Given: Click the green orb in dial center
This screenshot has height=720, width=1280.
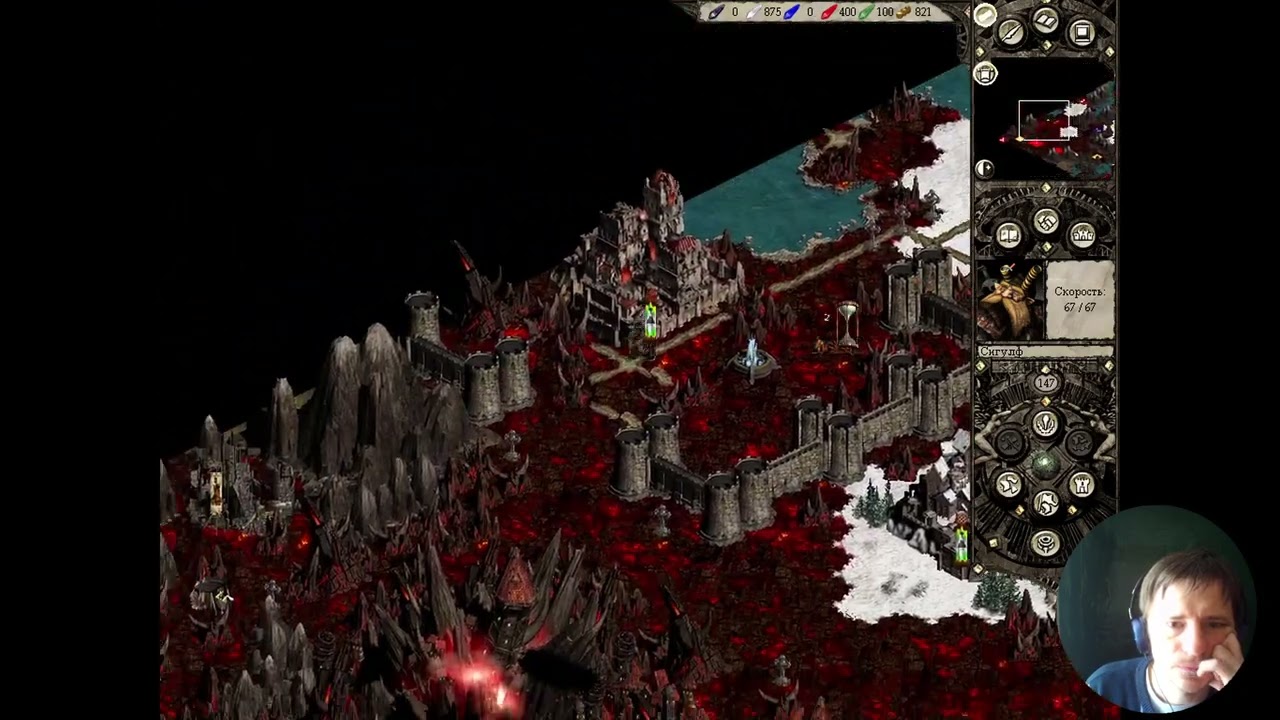Looking at the screenshot, I should [1045, 464].
